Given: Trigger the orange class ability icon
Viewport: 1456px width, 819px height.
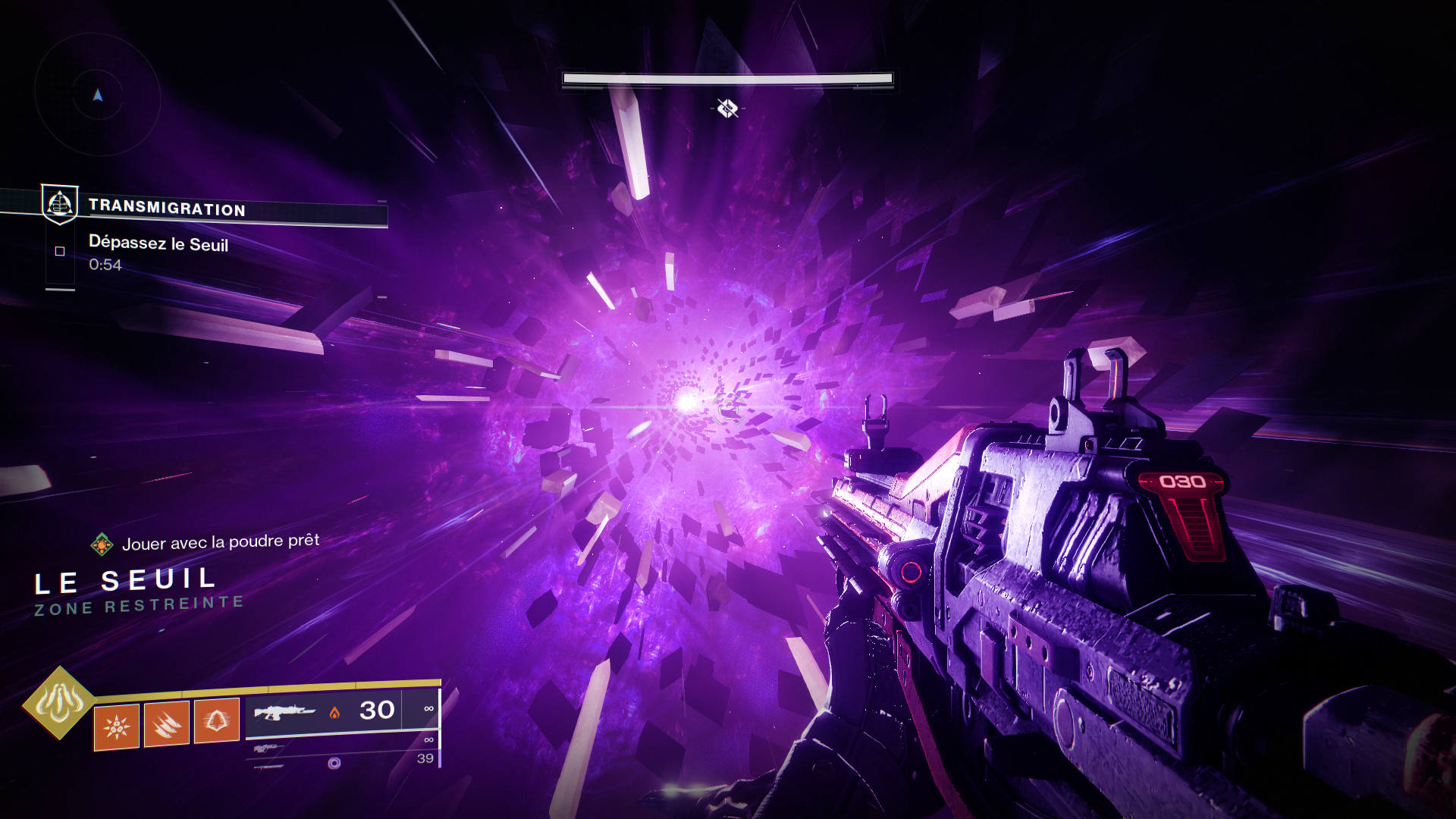Looking at the screenshot, I should pyautogui.click(x=217, y=720).
